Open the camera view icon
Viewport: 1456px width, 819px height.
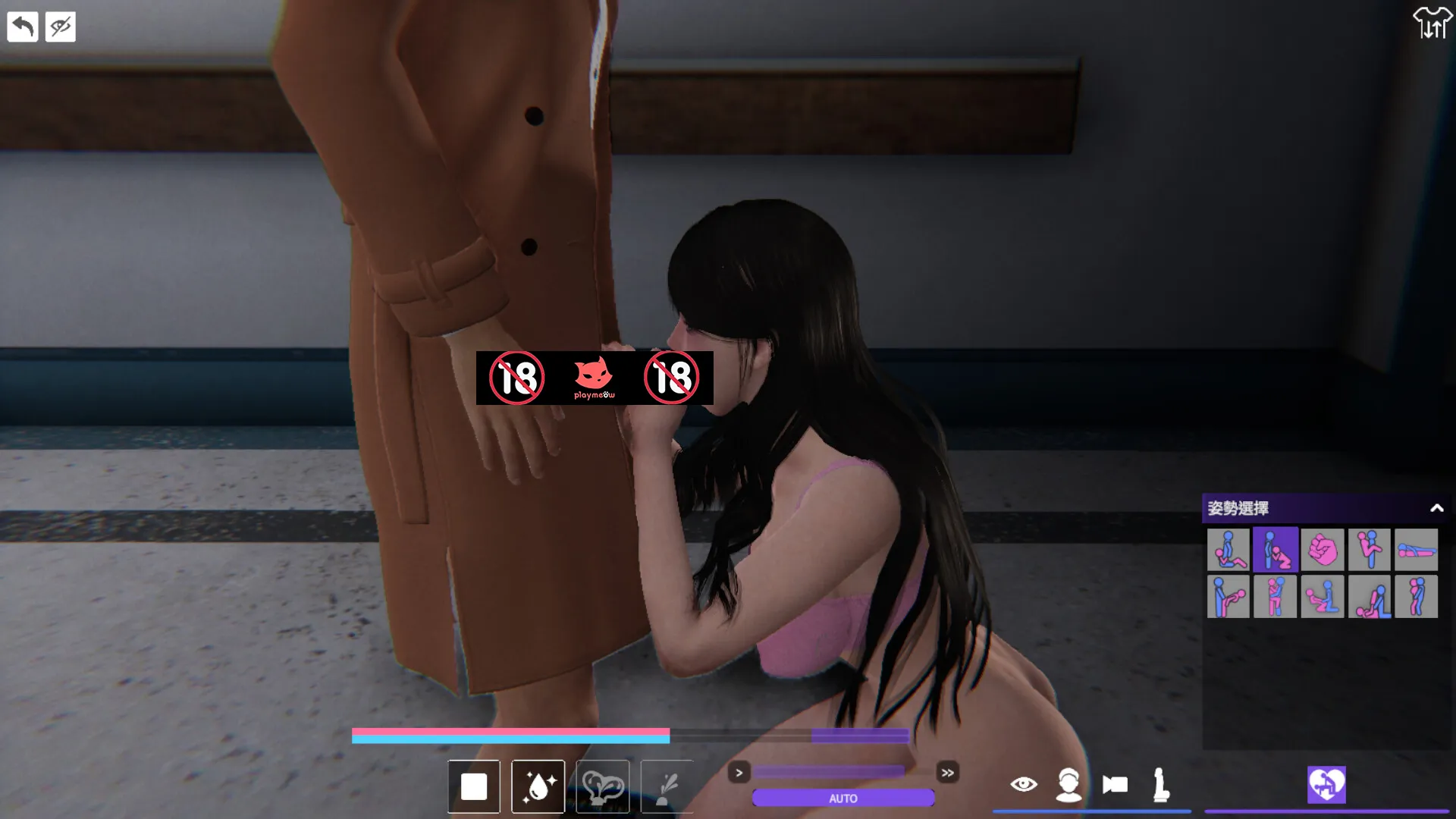(x=1115, y=786)
